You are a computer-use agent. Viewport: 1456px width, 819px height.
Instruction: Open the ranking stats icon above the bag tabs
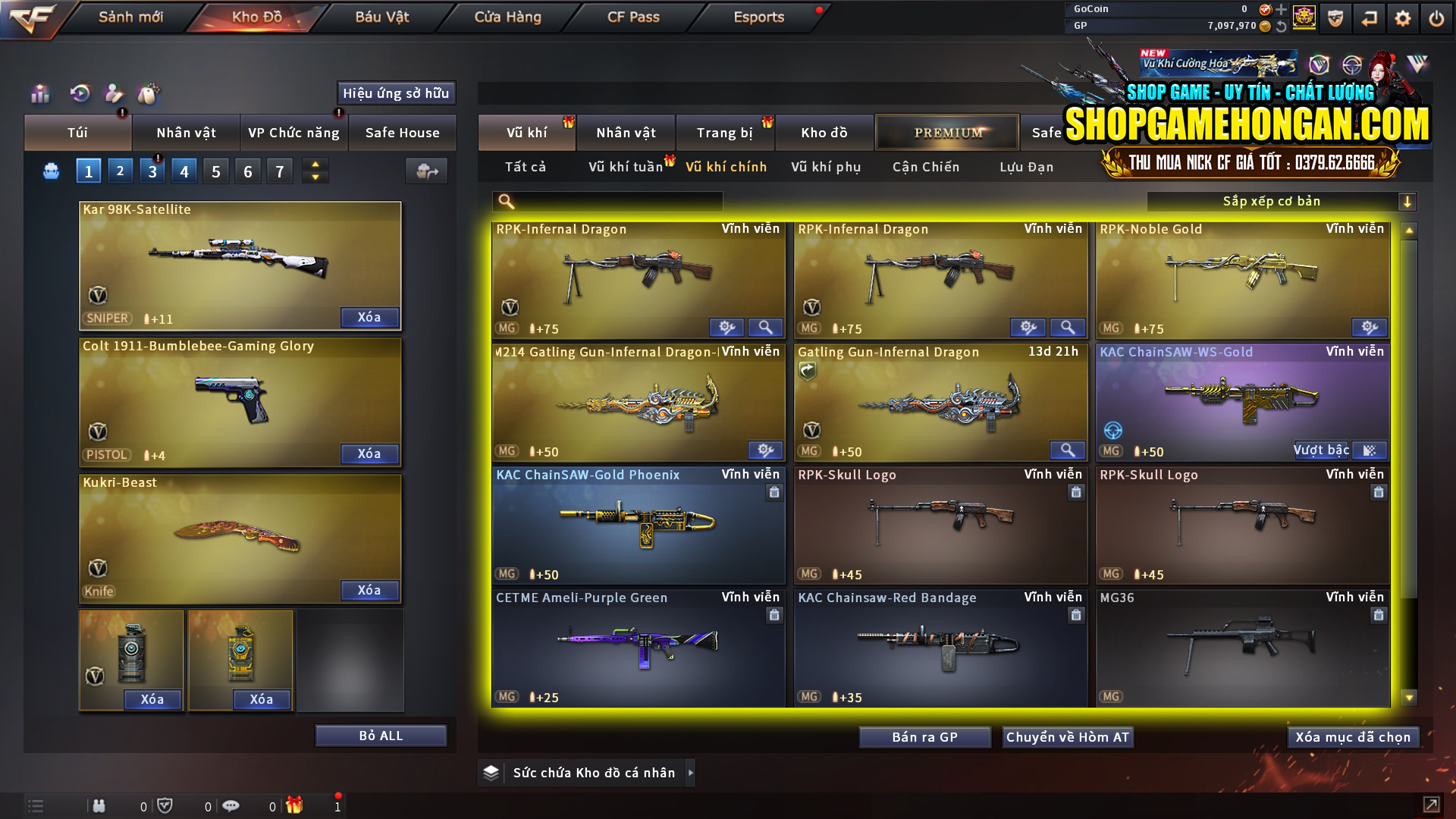pos(39,93)
